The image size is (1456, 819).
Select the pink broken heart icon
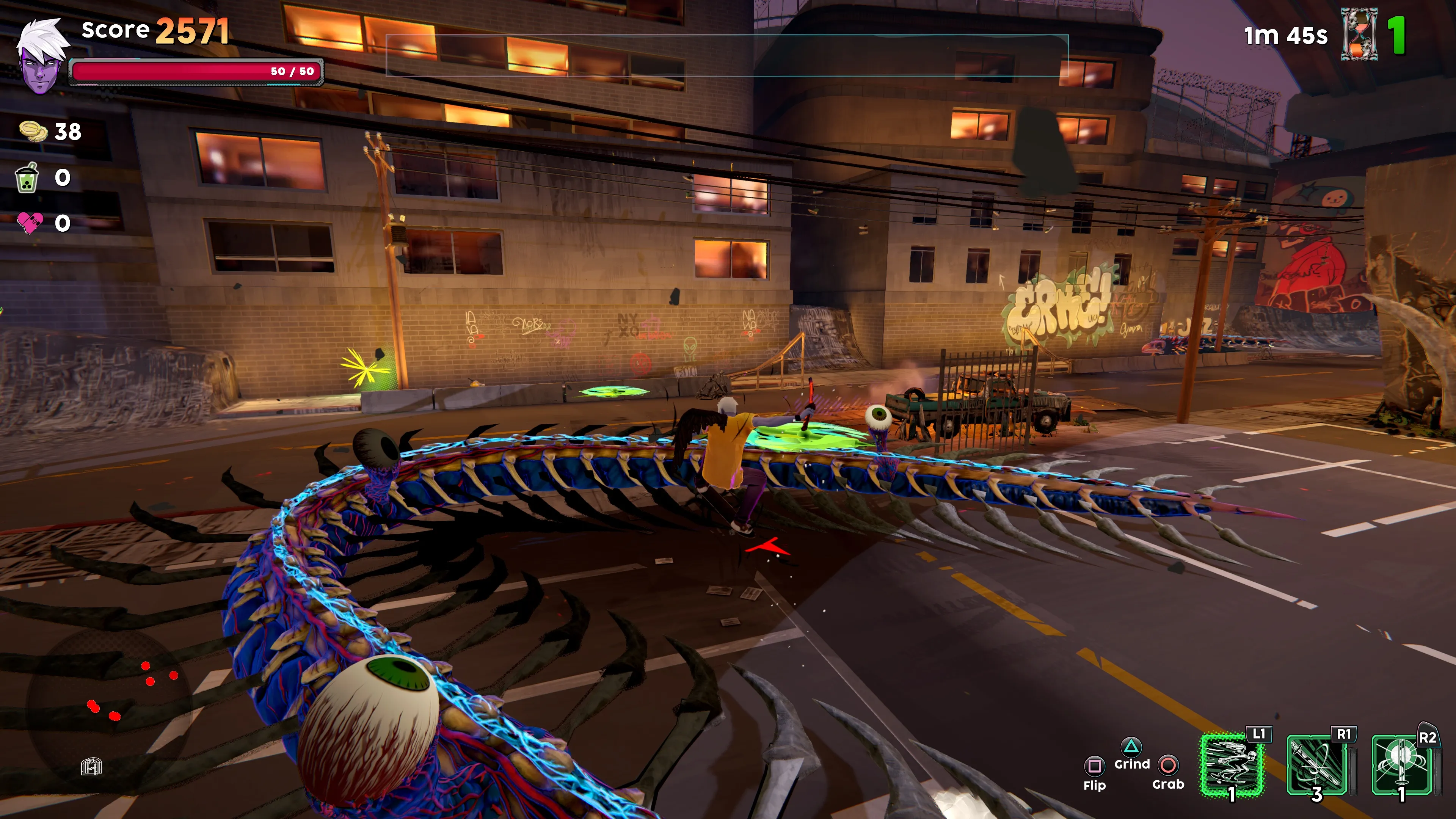tap(30, 223)
